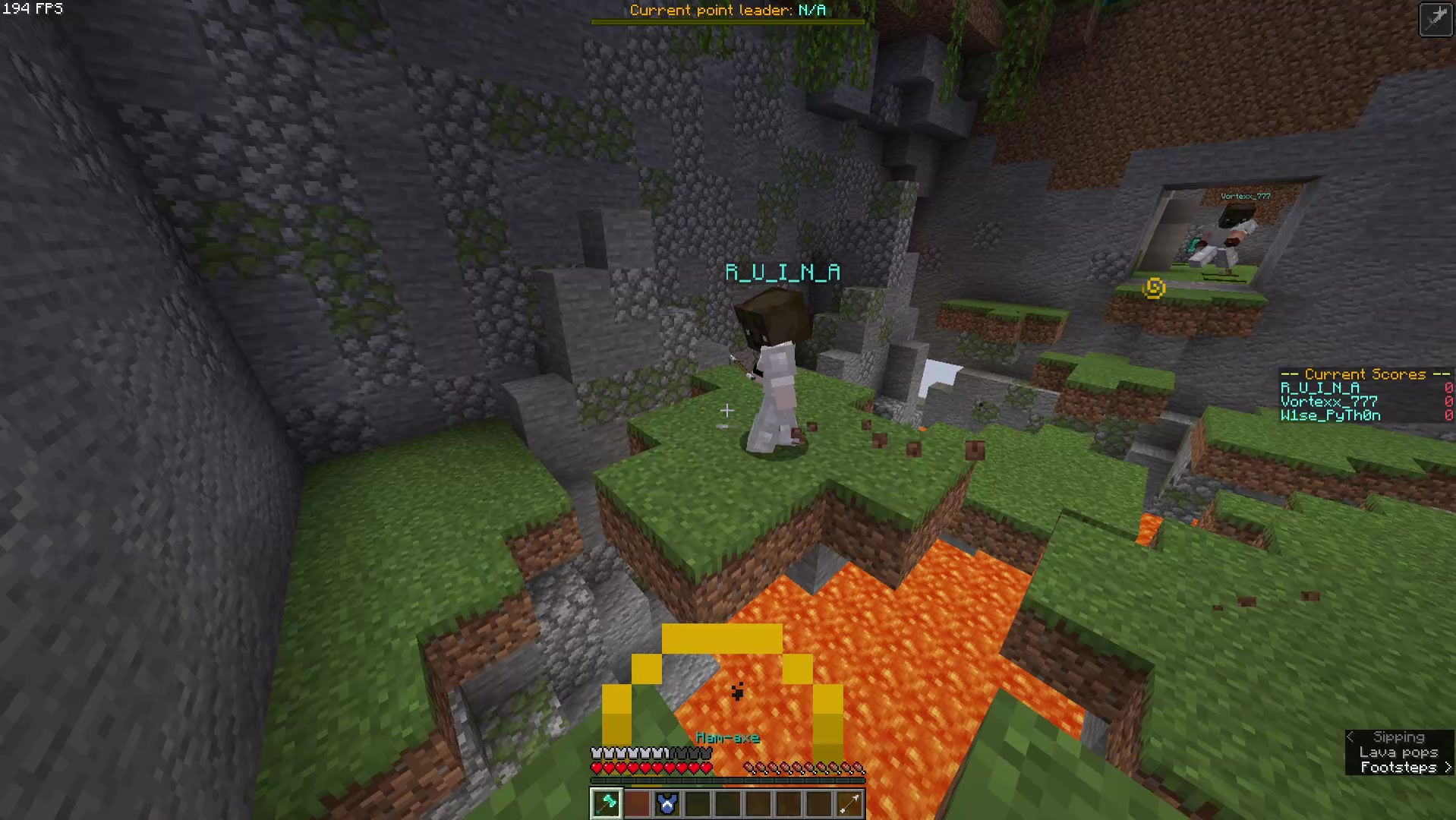Expand the Current Scores sidebar header
The width and height of the screenshot is (1456, 820).
point(1364,374)
